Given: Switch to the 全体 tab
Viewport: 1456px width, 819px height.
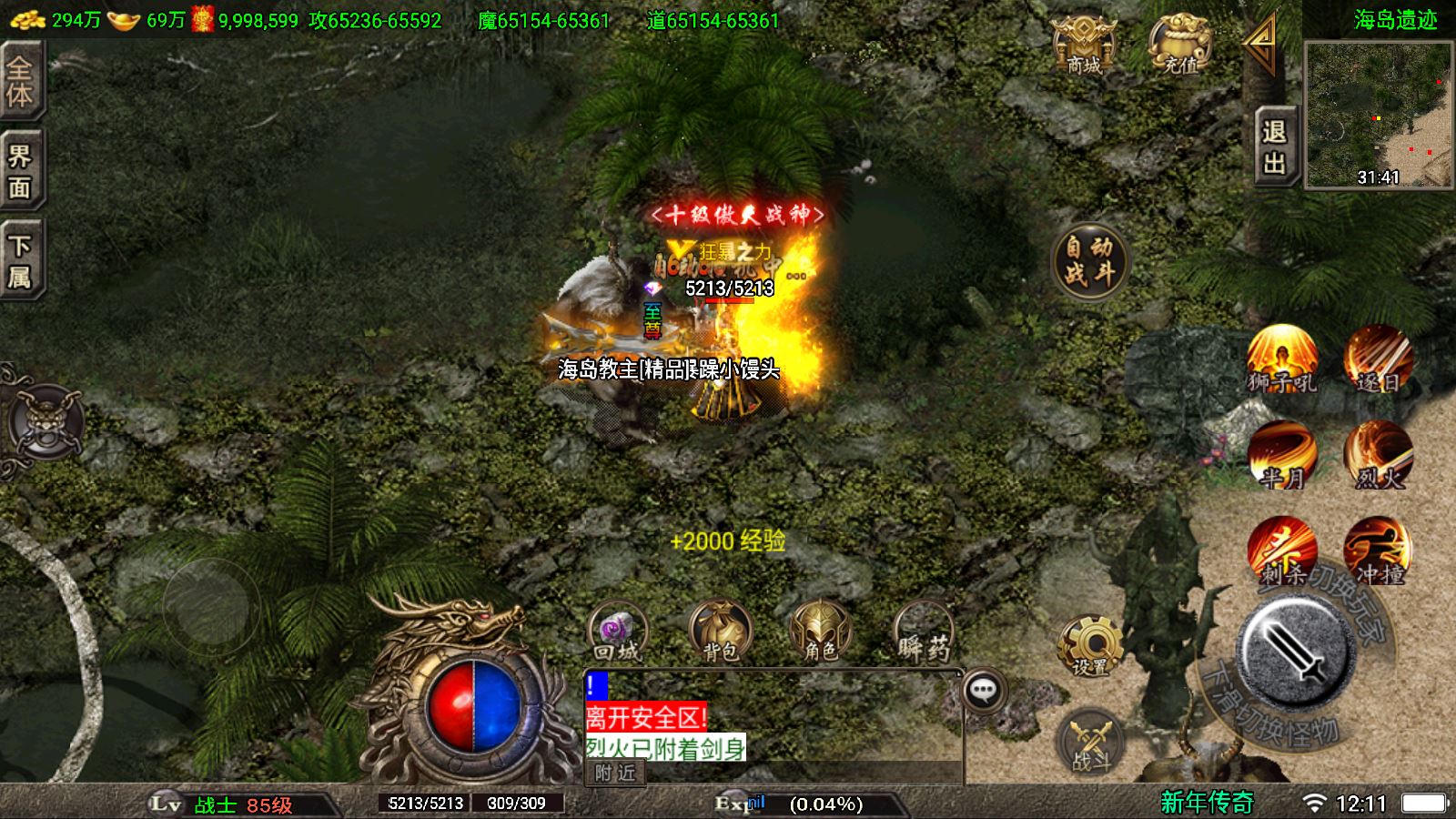Looking at the screenshot, I should [20, 82].
